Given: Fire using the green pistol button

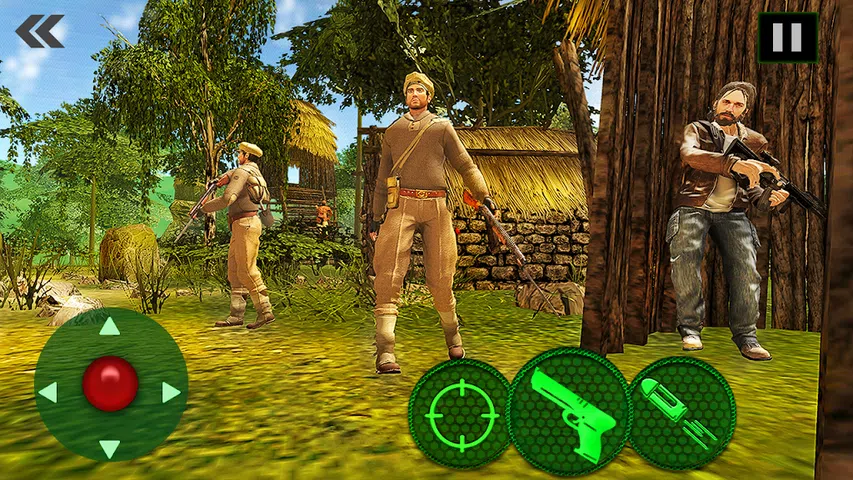Looking at the screenshot, I should click(x=568, y=411).
